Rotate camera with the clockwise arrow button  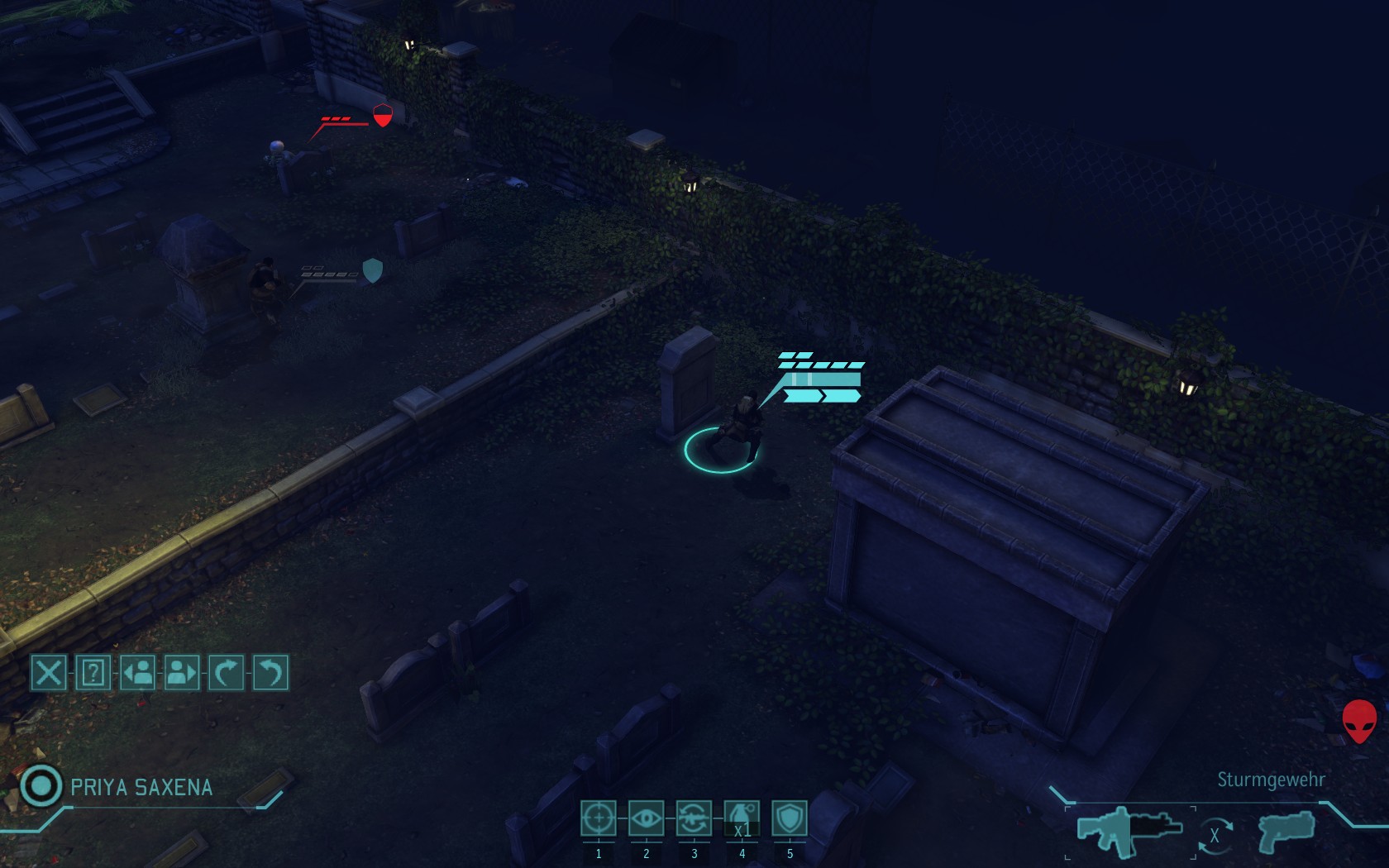click(226, 673)
